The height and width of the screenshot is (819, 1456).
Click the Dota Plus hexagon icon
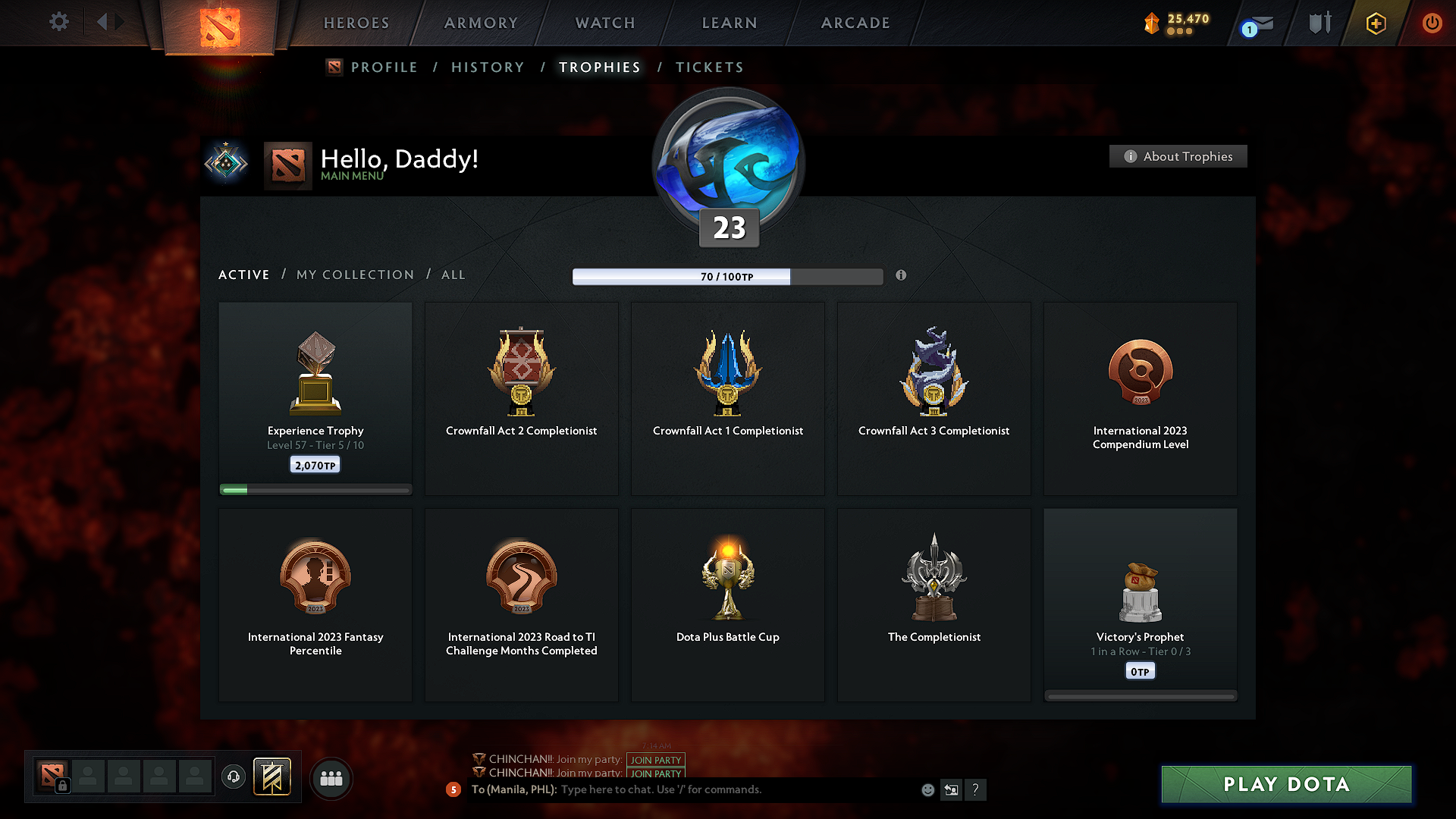(x=1375, y=23)
